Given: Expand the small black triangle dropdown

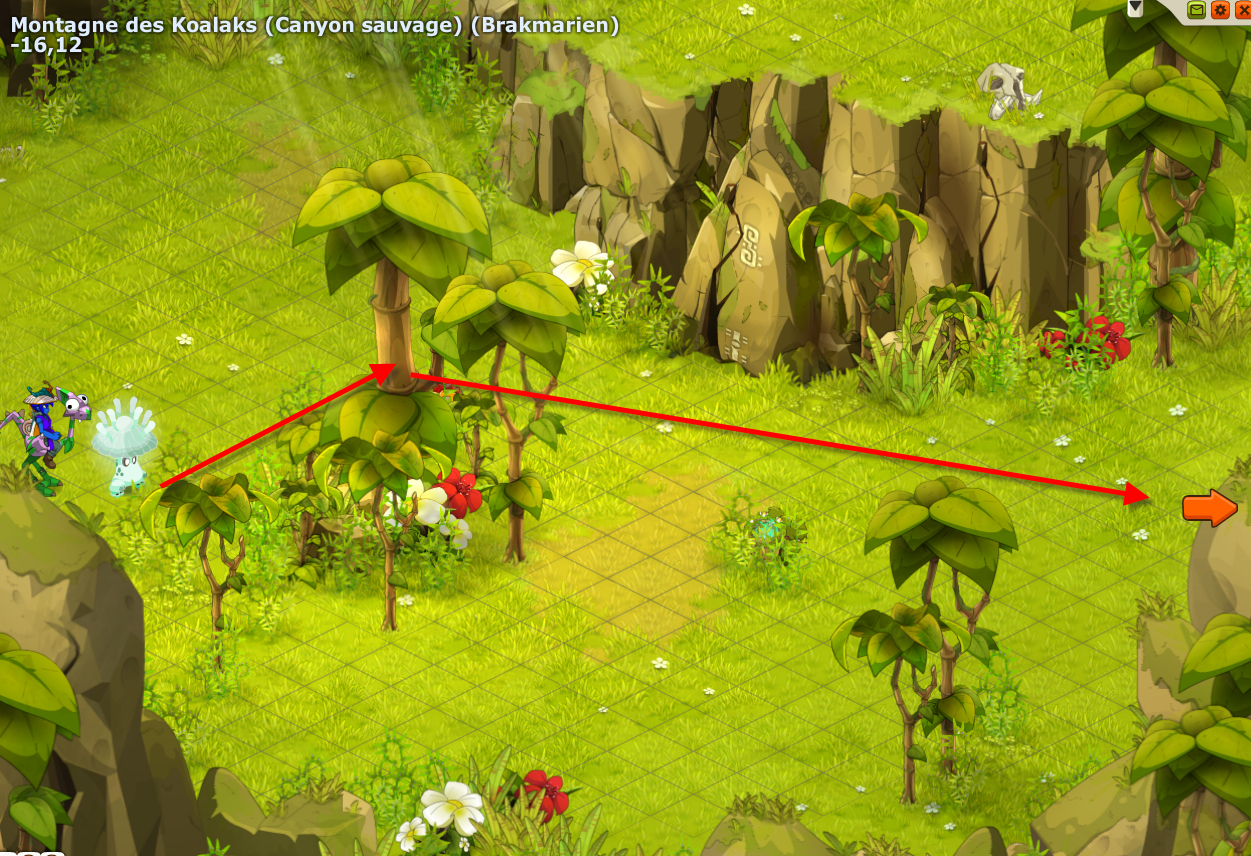Looking at the screenshot, I should tap(1135, 7).
